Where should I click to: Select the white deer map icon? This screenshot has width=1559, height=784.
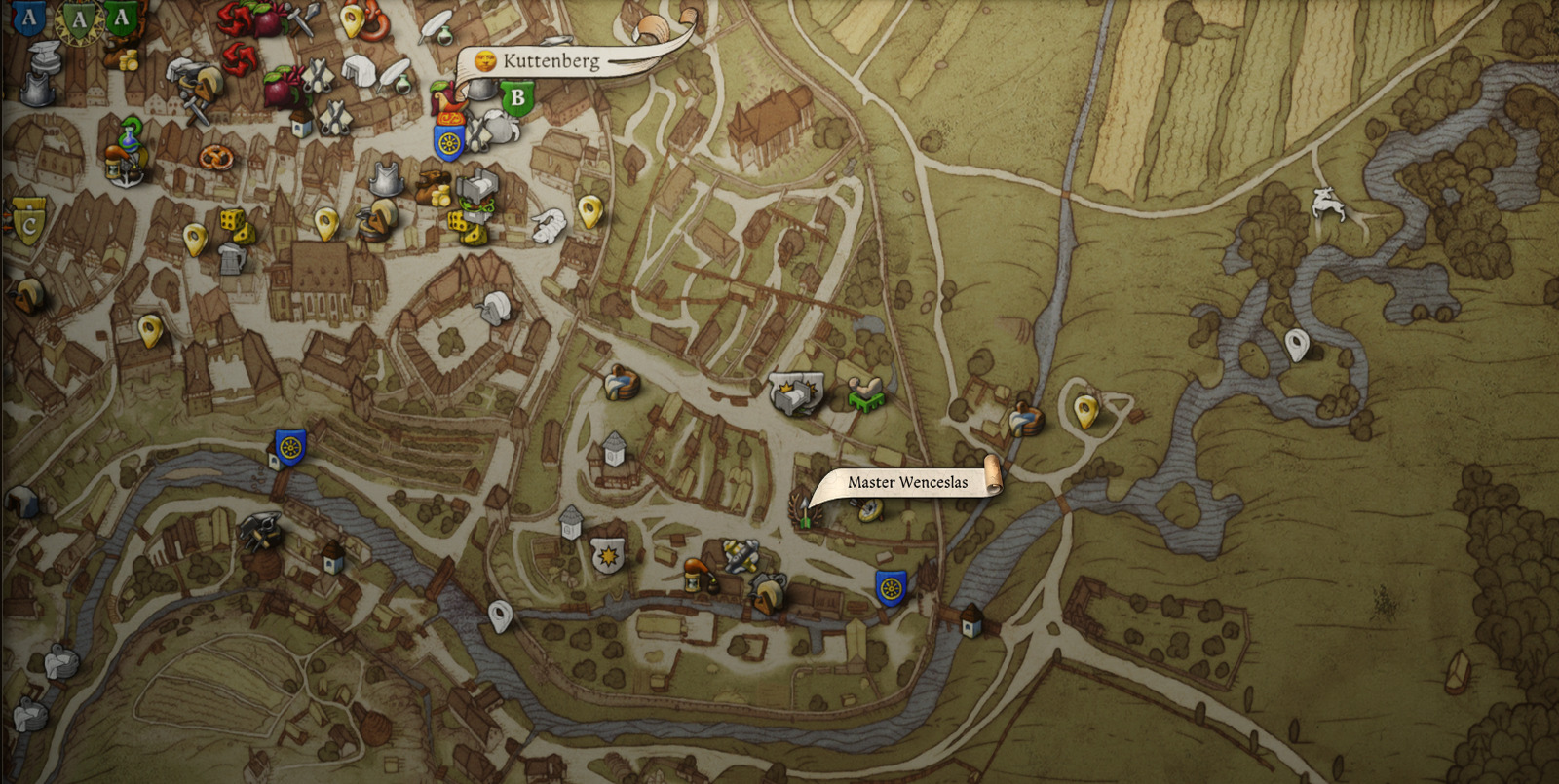click(1327, 203)
